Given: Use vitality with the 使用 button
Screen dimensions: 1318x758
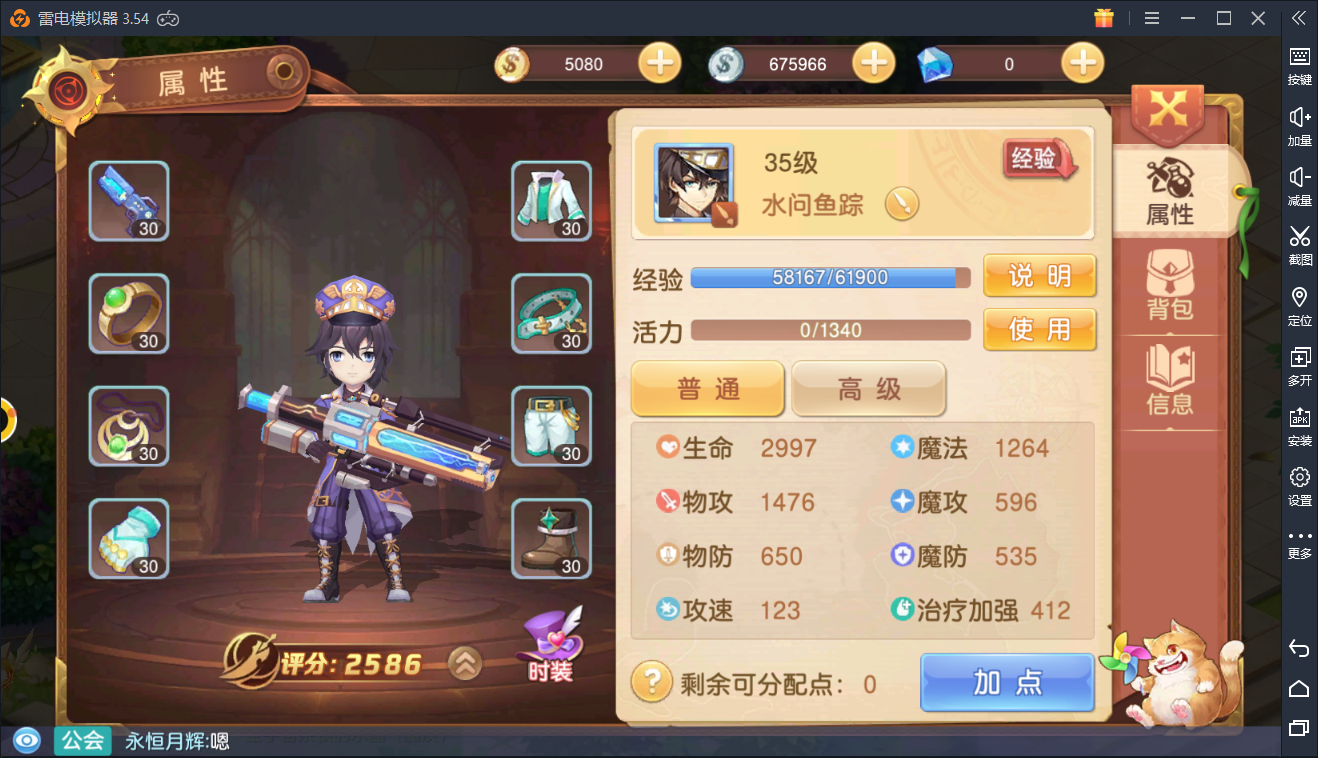Looking at the screenshot, I should tap(1039, 329).
